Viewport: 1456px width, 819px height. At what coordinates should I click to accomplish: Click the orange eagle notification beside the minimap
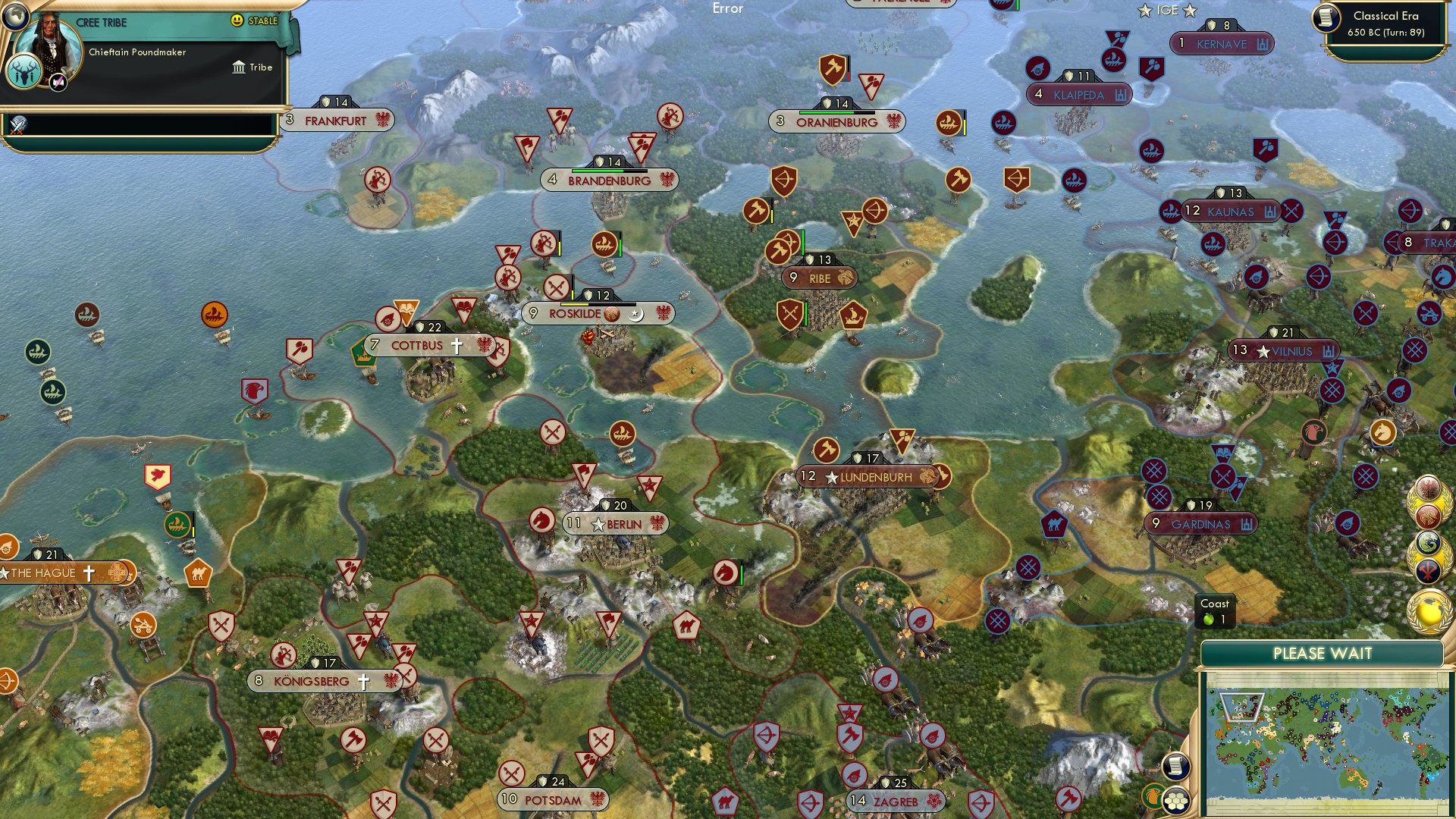pyautogui.click(x=1153, y=799)
